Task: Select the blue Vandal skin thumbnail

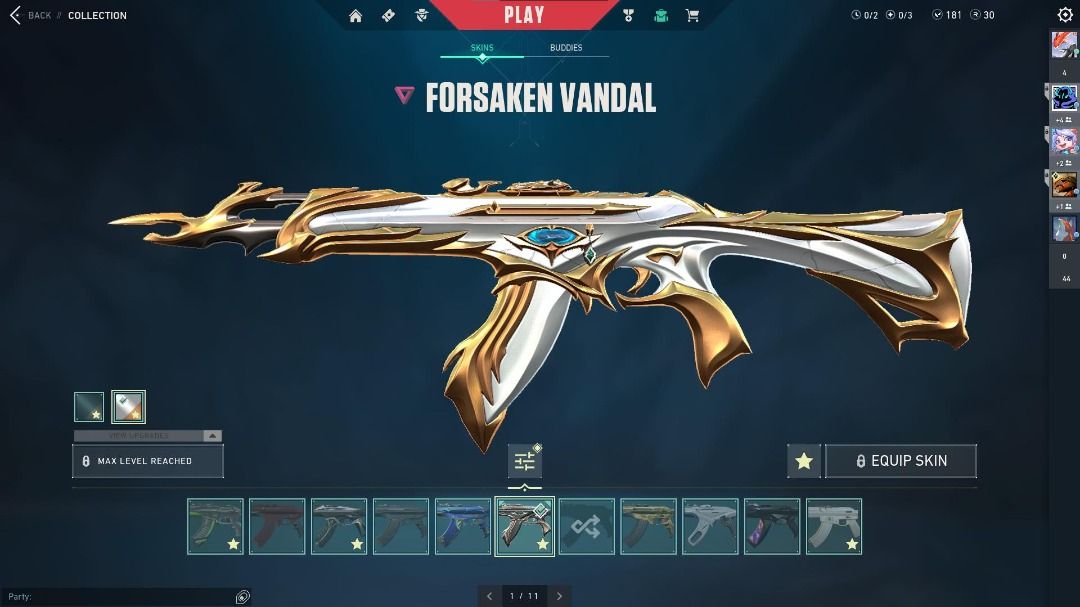Action: [463, 527]
